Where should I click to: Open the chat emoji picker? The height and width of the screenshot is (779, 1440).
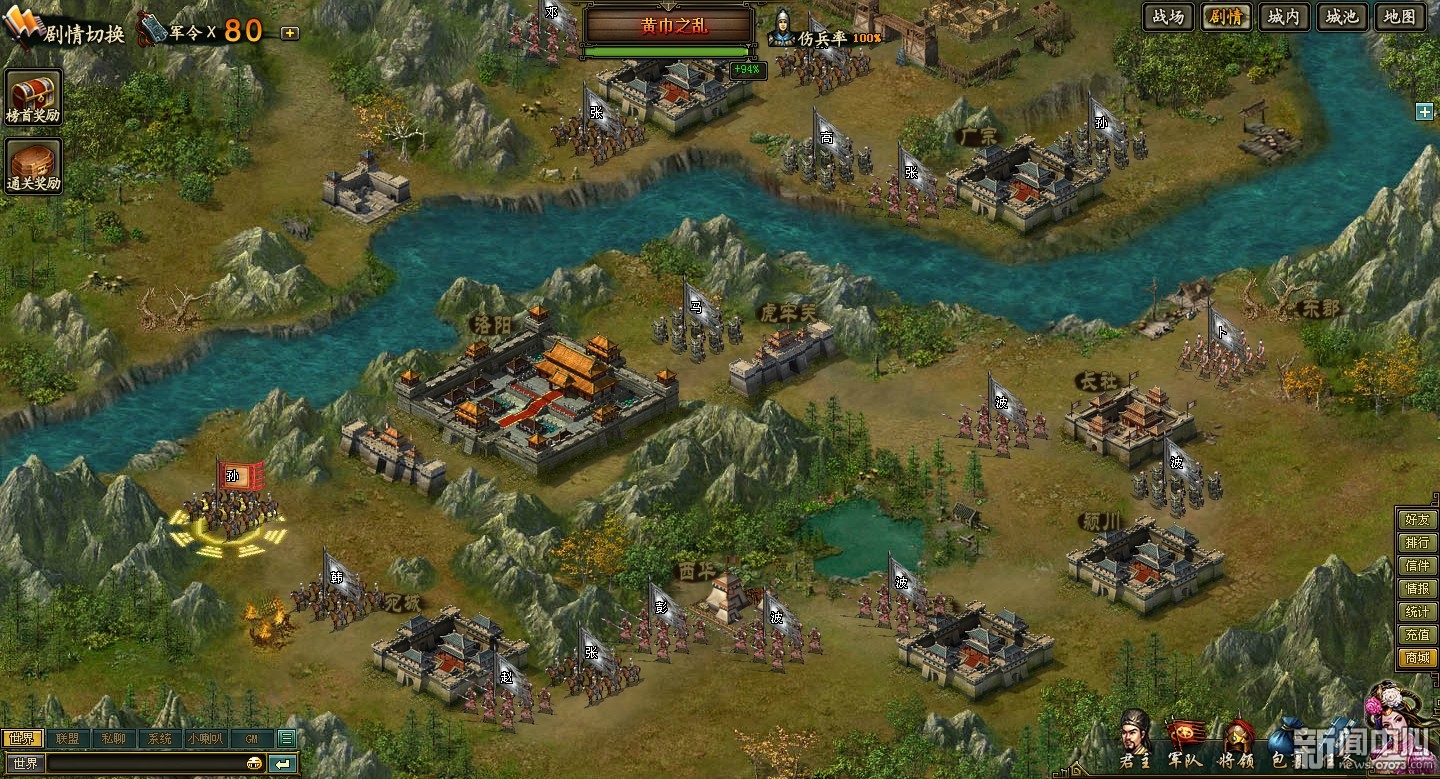[x=255, y=764]
